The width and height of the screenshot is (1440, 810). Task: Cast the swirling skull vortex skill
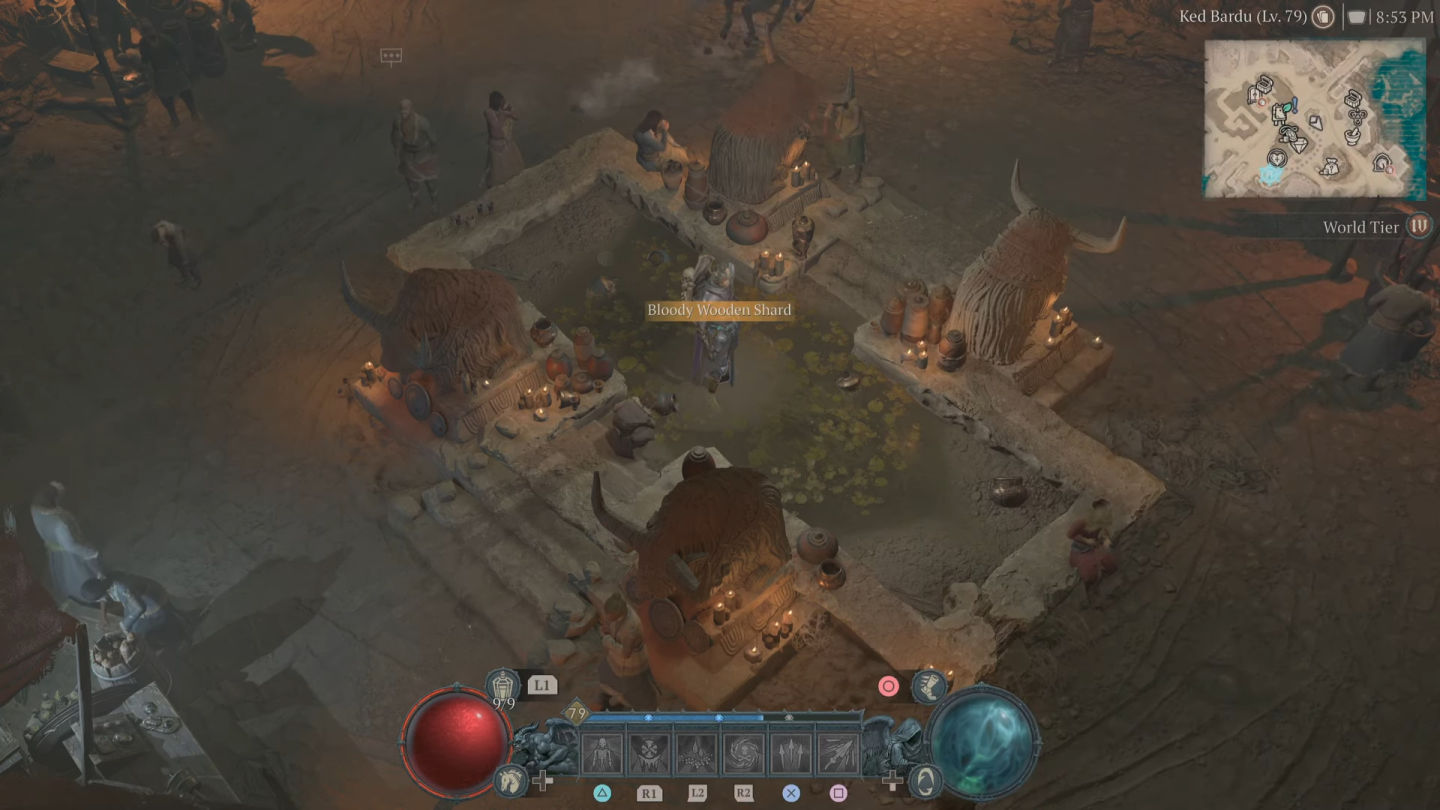coord(744,754)
